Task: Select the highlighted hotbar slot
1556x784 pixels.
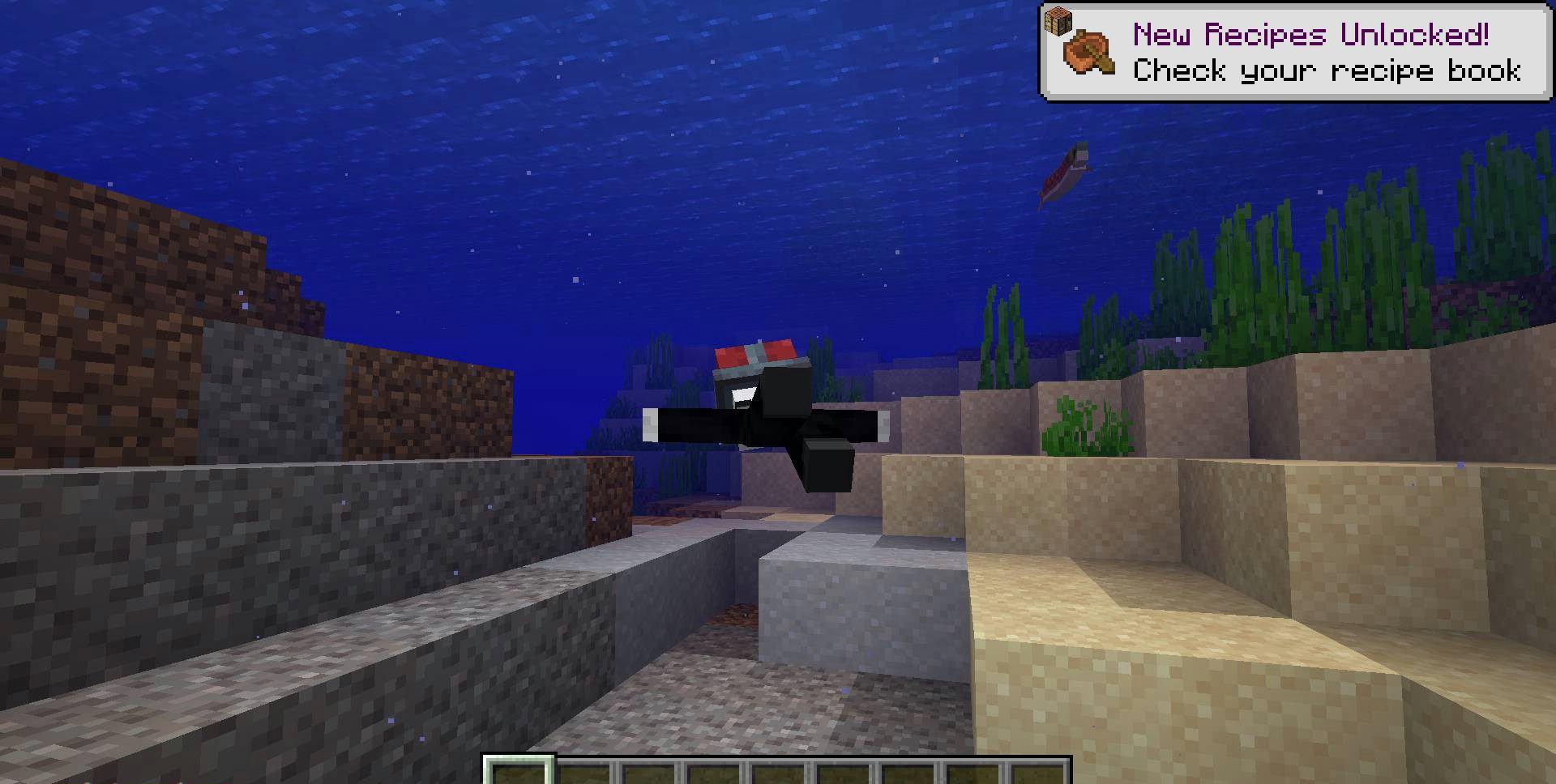Action: [519, 771]
